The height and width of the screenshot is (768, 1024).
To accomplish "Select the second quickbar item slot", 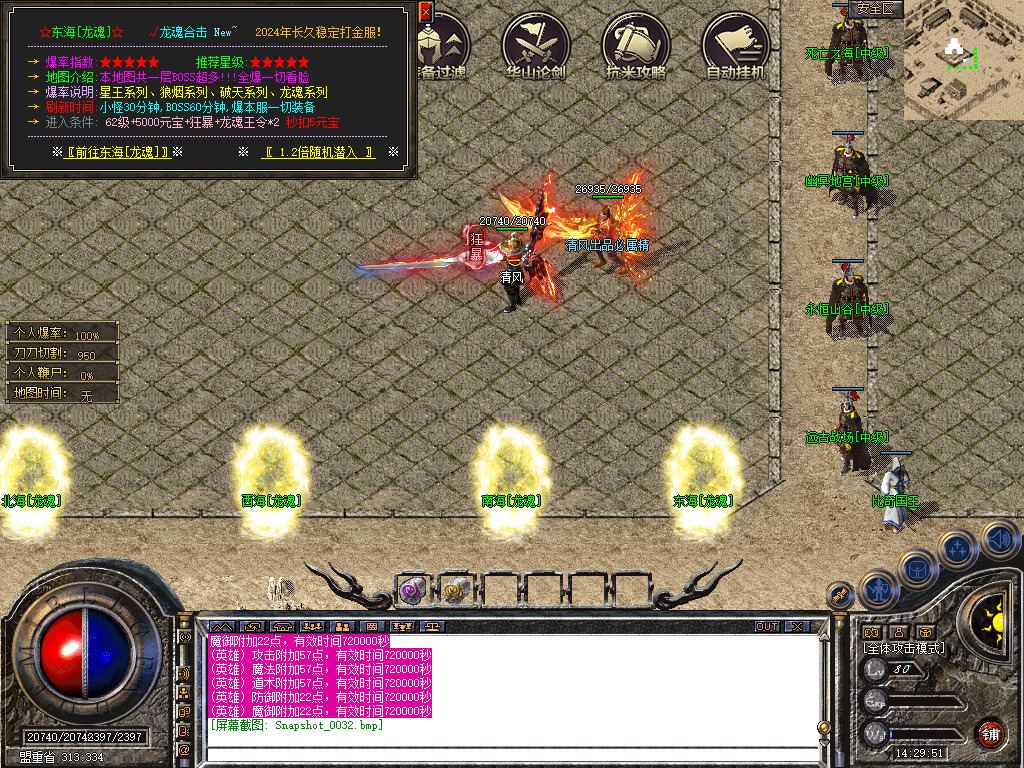I will click(456, 590).
